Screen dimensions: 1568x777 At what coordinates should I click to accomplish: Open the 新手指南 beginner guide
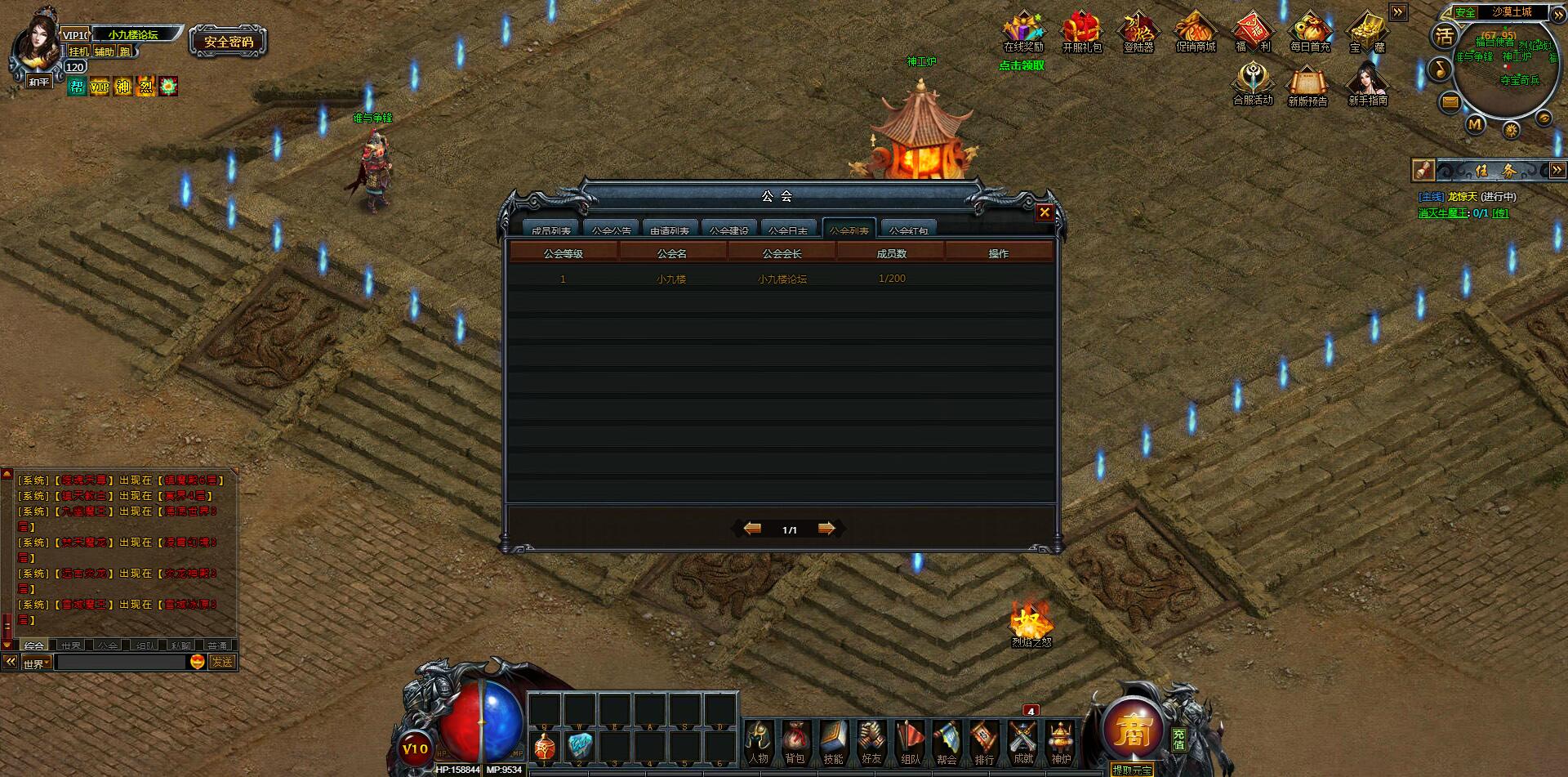pyautogui.click(x=1366, y=82)
